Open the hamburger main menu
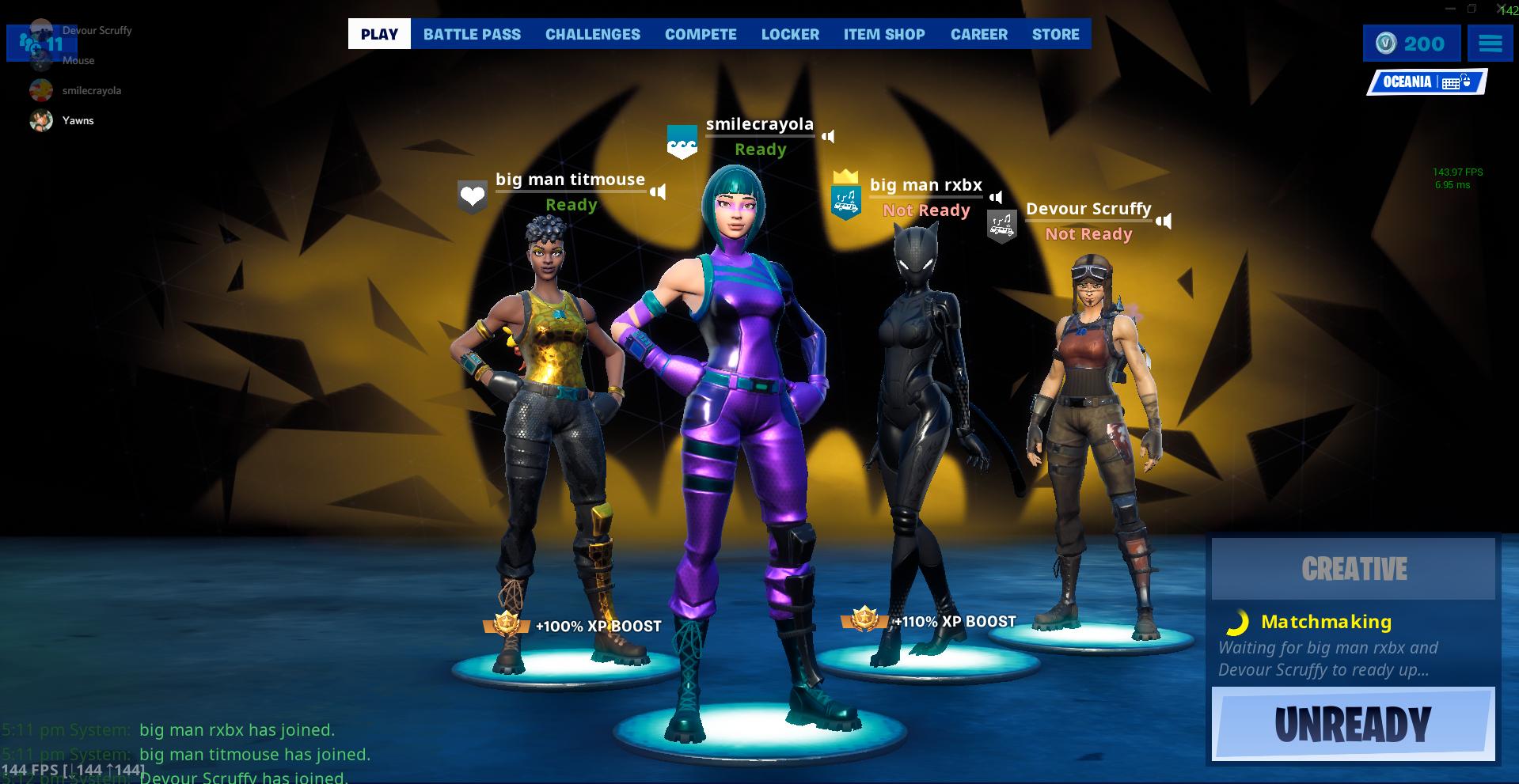Screen dimensions: 1519x784 coord(1490,44)
